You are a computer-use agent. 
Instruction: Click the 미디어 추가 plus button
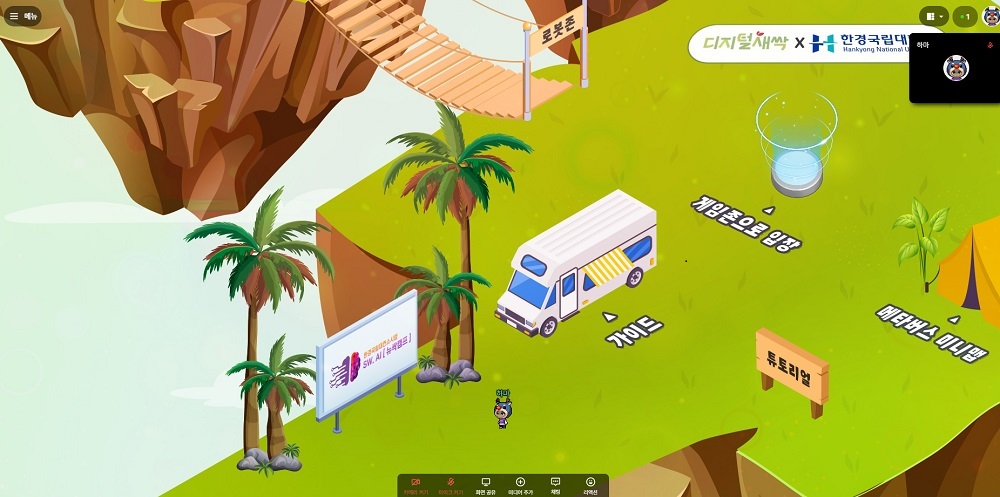[520, 485]
